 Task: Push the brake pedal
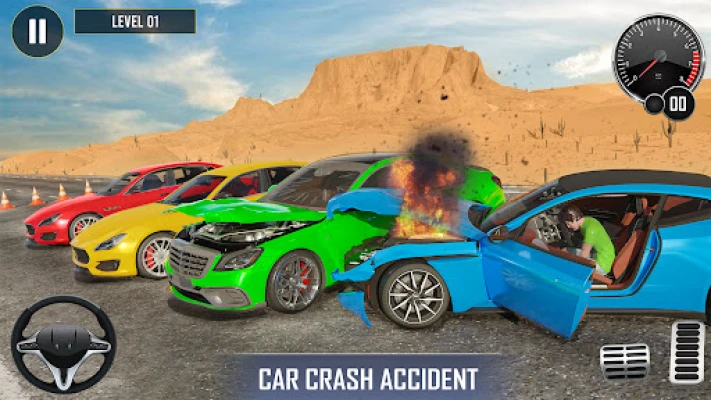(x=624, y=361)
